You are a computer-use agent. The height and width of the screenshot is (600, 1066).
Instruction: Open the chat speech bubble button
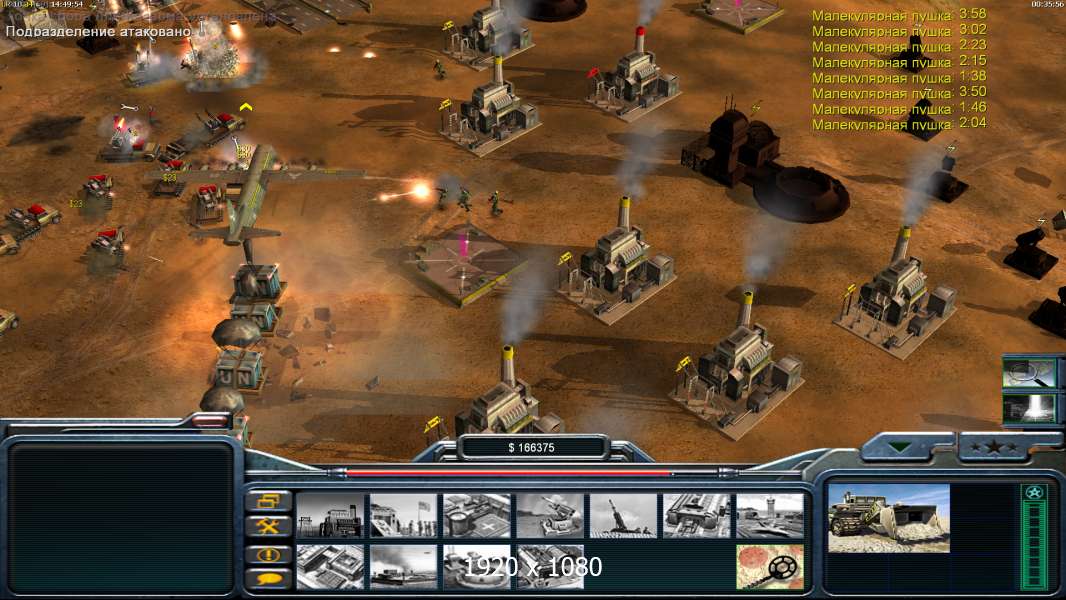(269, 578)
